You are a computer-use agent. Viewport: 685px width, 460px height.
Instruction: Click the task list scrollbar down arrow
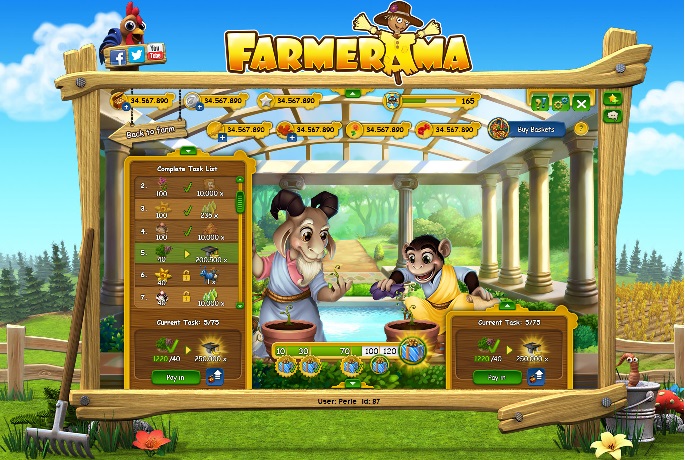pyautogui.click(x=240, y=304)
